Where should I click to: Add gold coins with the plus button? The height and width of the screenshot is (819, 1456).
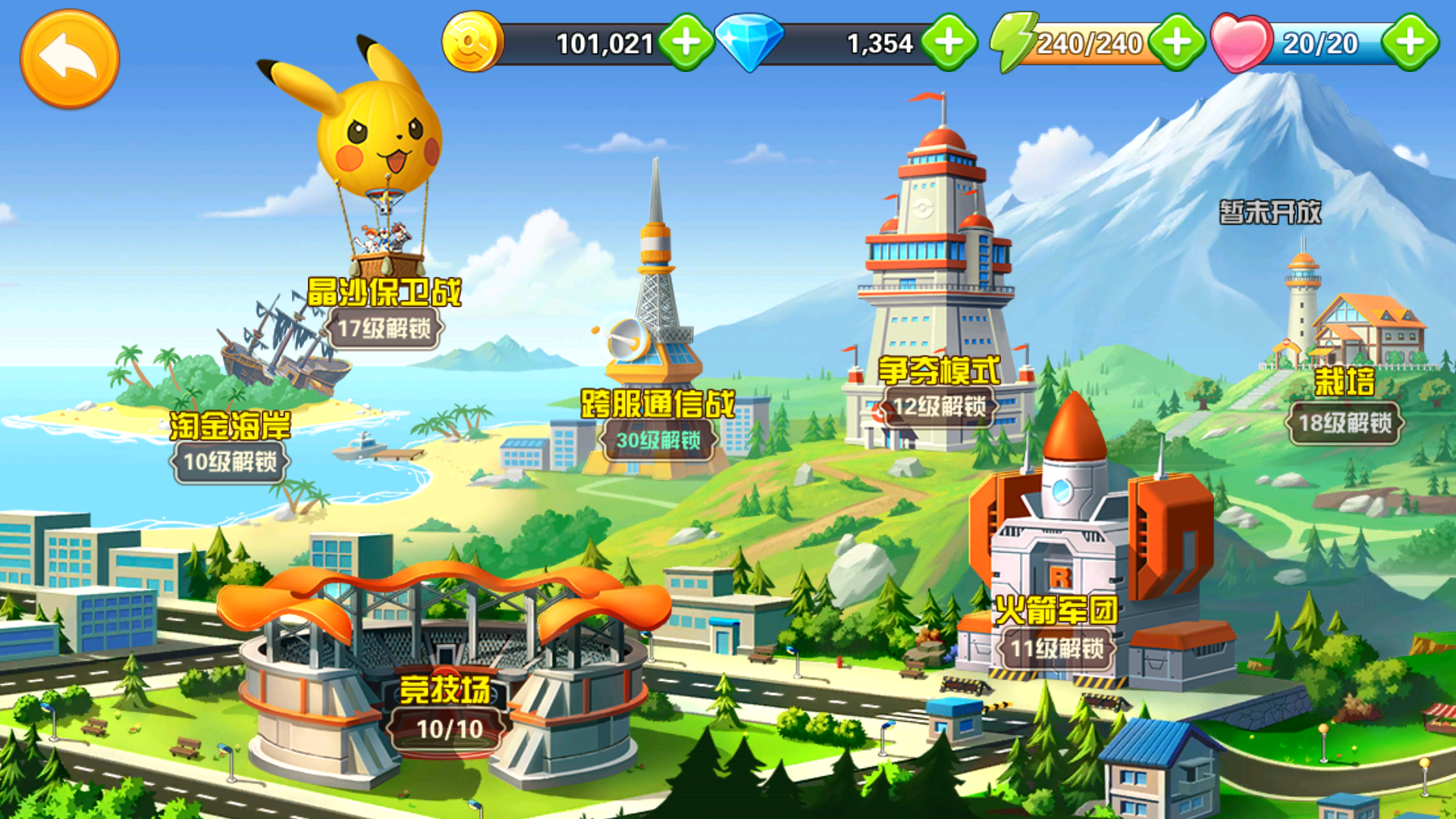tap(686, 42)
